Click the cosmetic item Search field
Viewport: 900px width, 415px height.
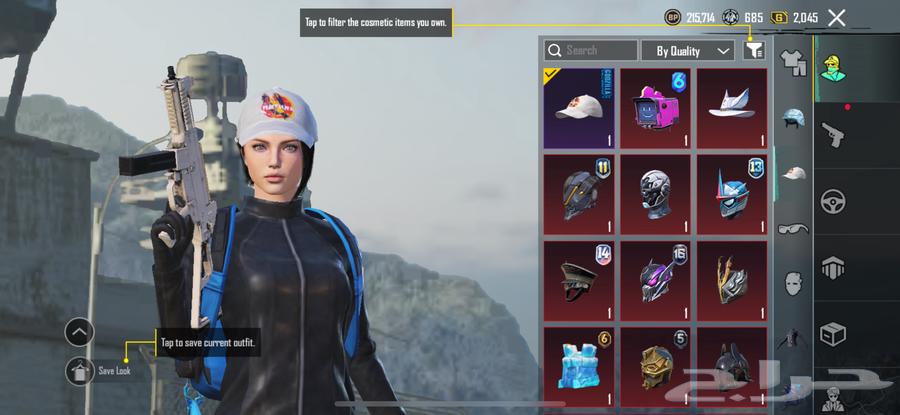coord(590,50)
